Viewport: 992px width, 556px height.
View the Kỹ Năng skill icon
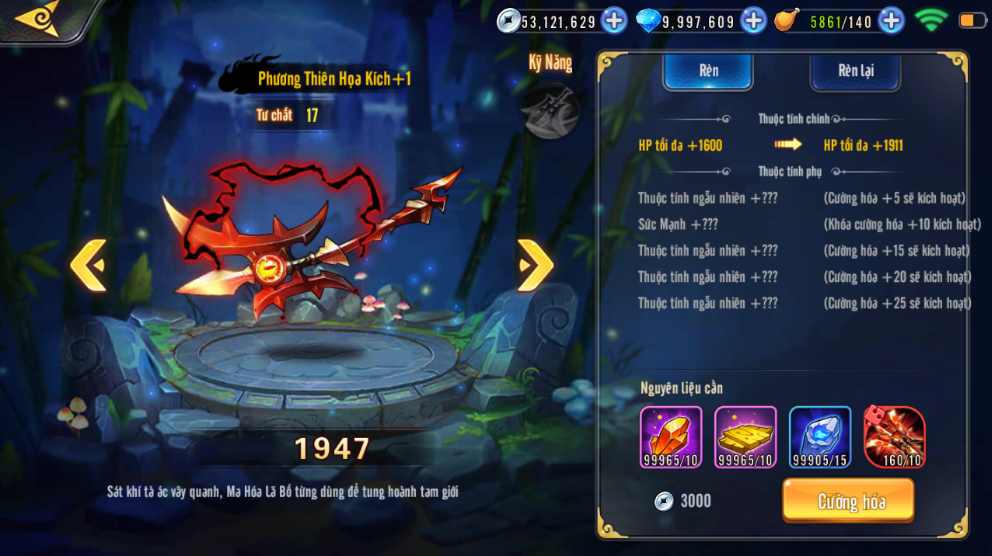click(x=550, y=110)
